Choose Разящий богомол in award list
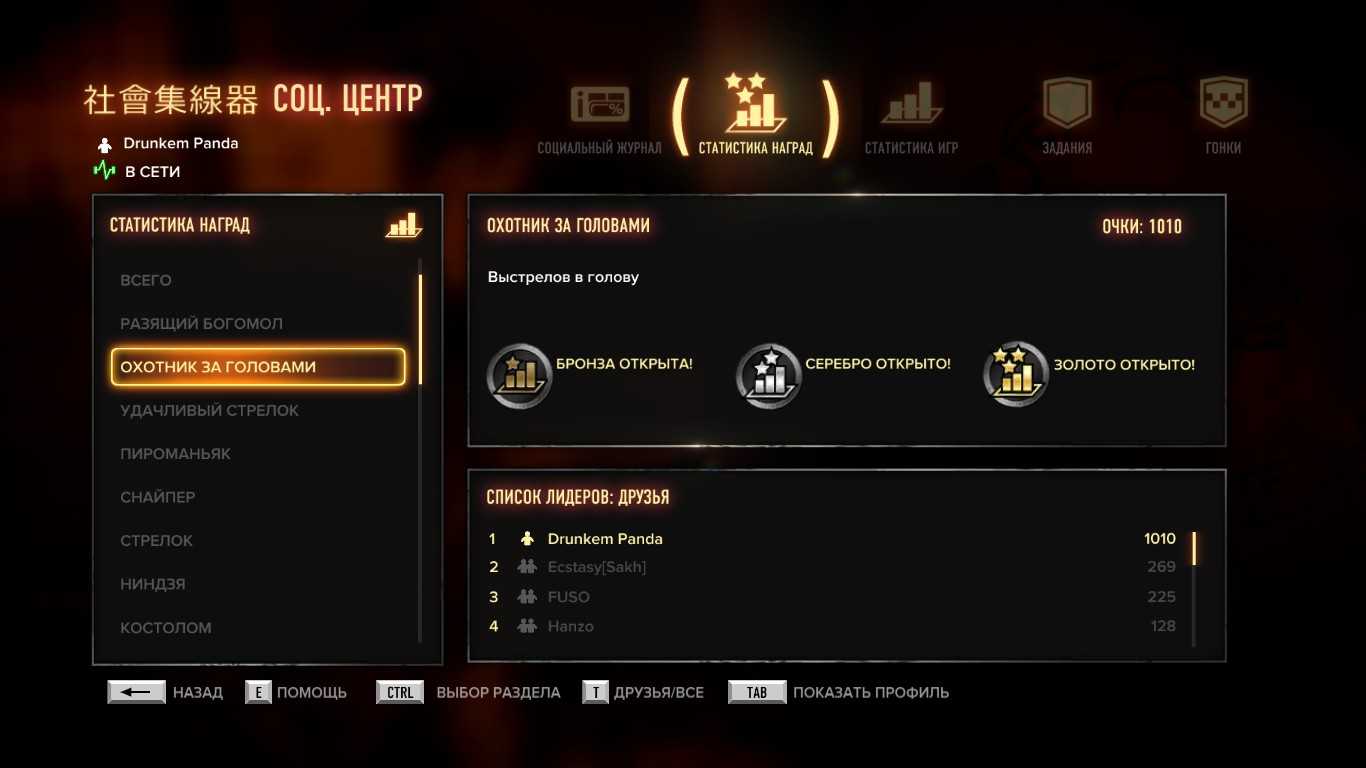The width and height of the screenshot is (1366, 768). tap(201, 324)
